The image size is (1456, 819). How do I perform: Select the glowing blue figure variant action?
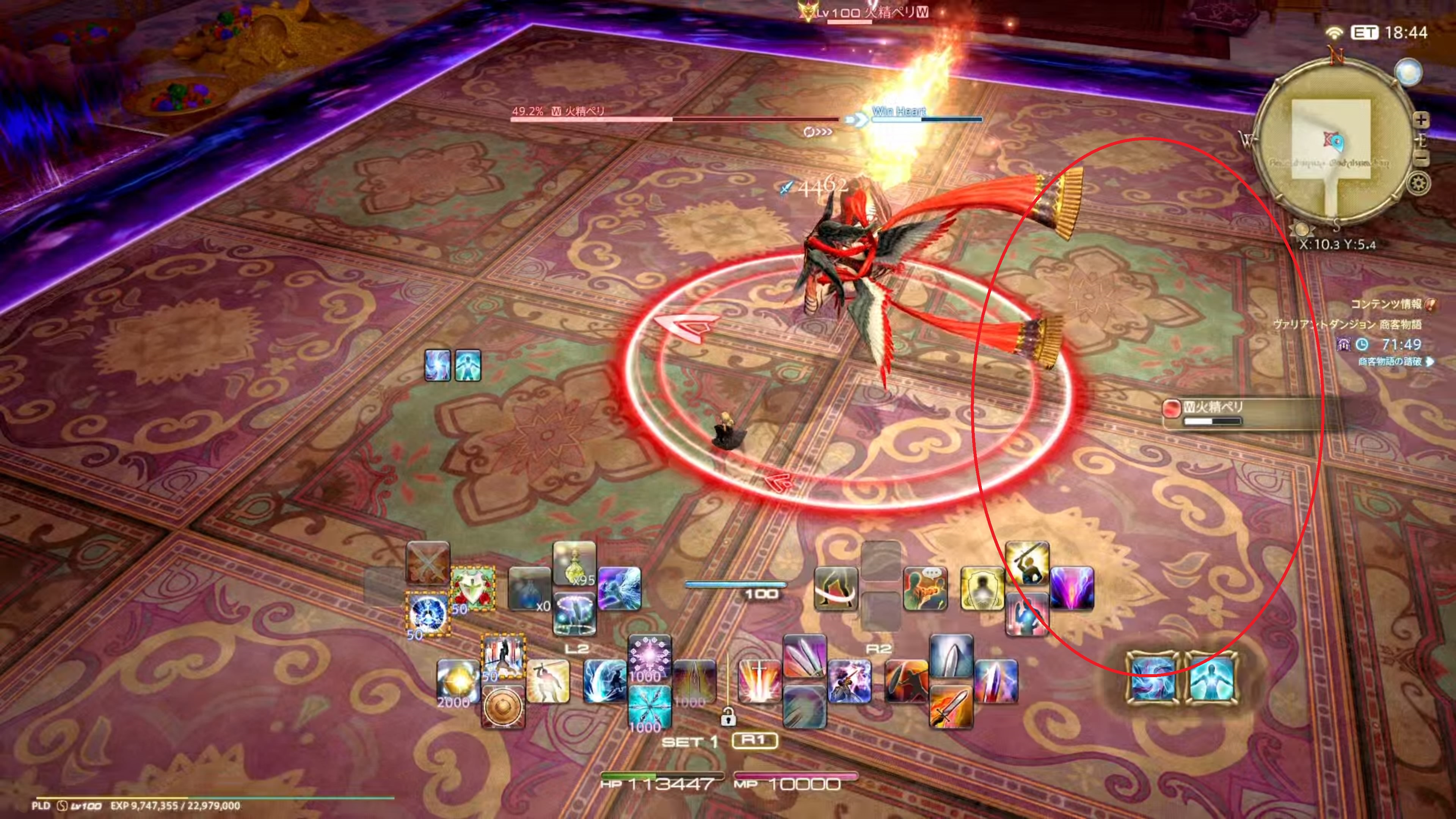pyautogui.click(x=1211, y=678)
